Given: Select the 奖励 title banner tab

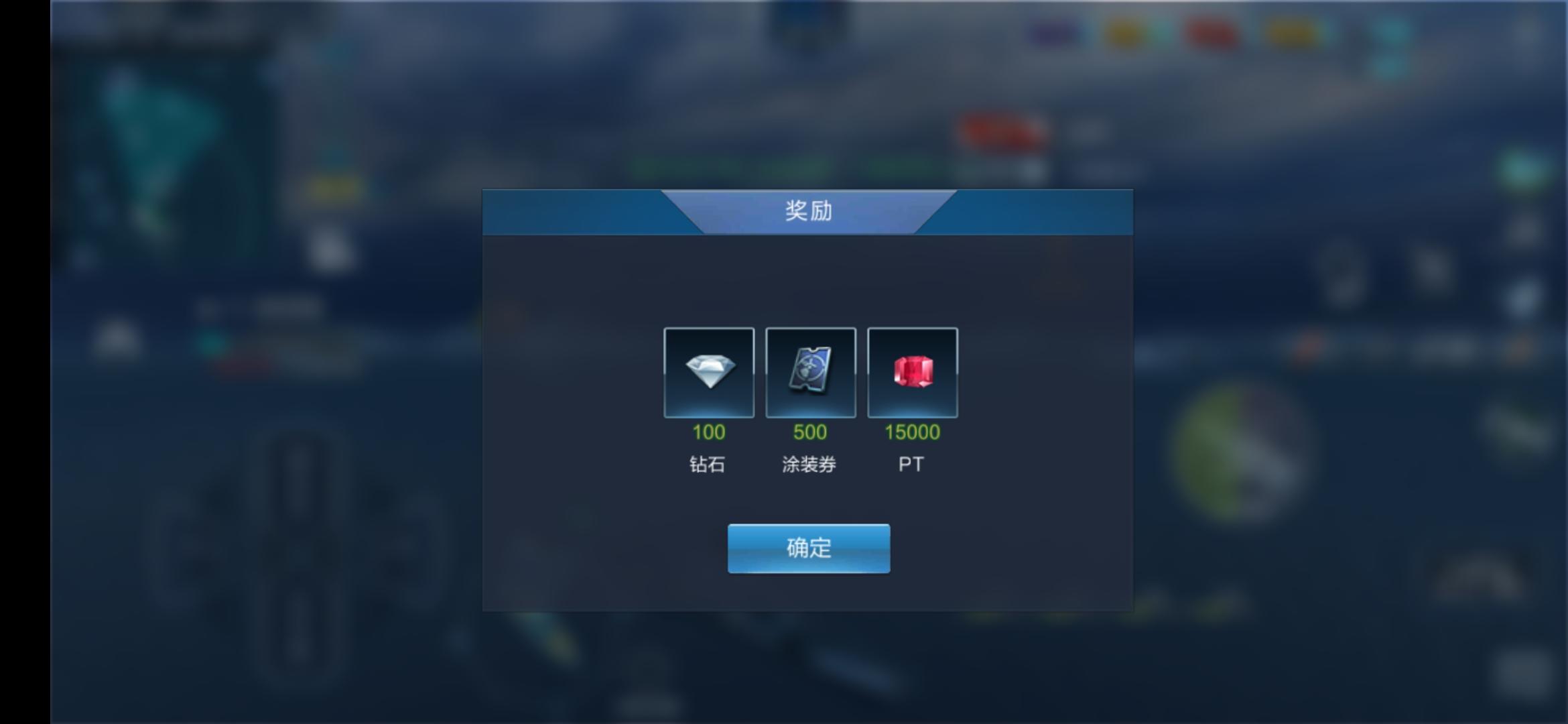Looking at the screenshot, I should point(807,213).
